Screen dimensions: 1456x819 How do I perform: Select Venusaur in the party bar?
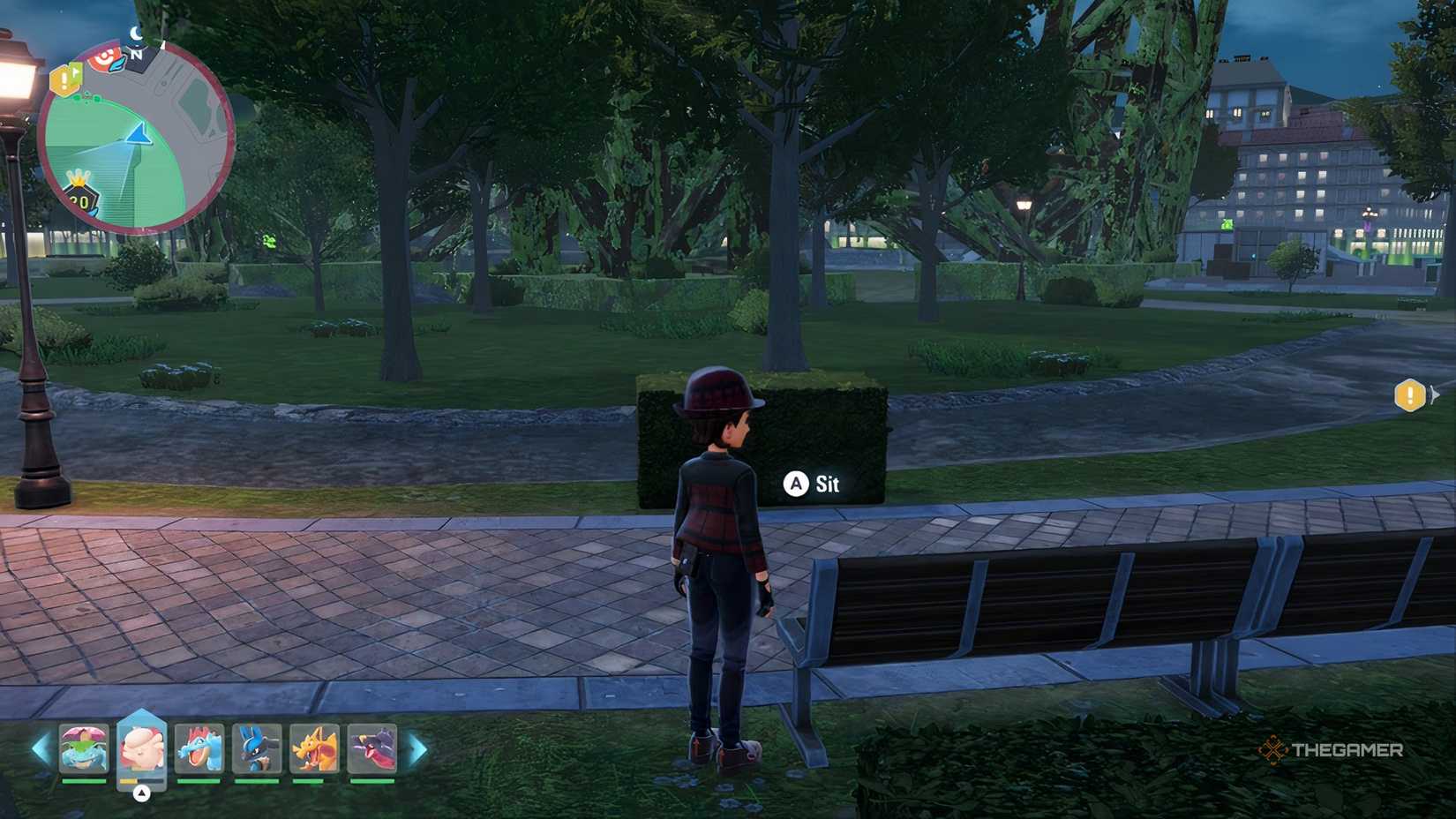click(x=85, y=748)
